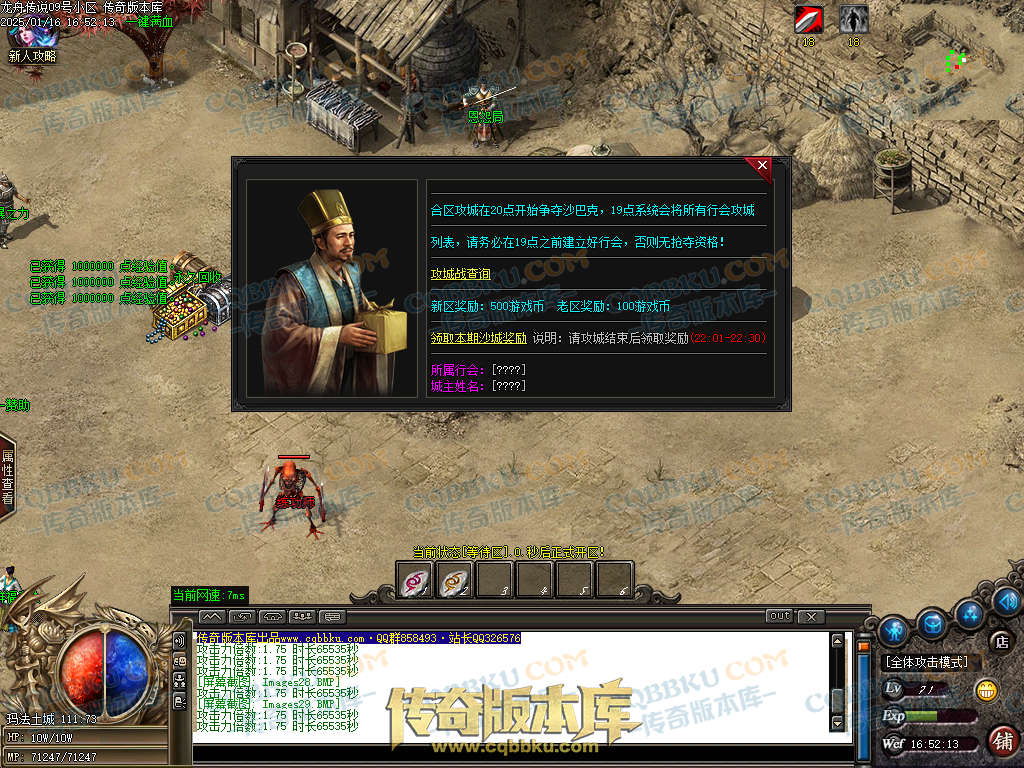Open the red 铺 stall button
The height and width of the screenshot is (768, 1024).
[x=1001, y=740]
